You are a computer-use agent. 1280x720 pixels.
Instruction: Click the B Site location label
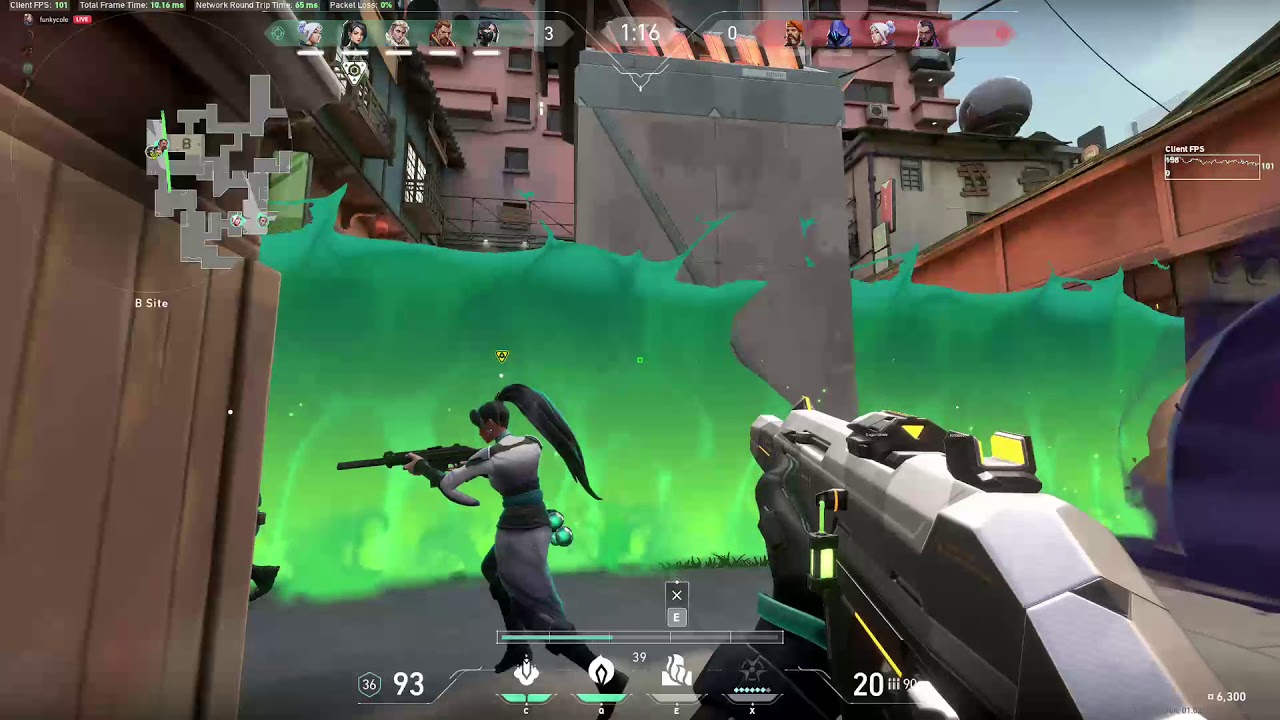point(151,303)
